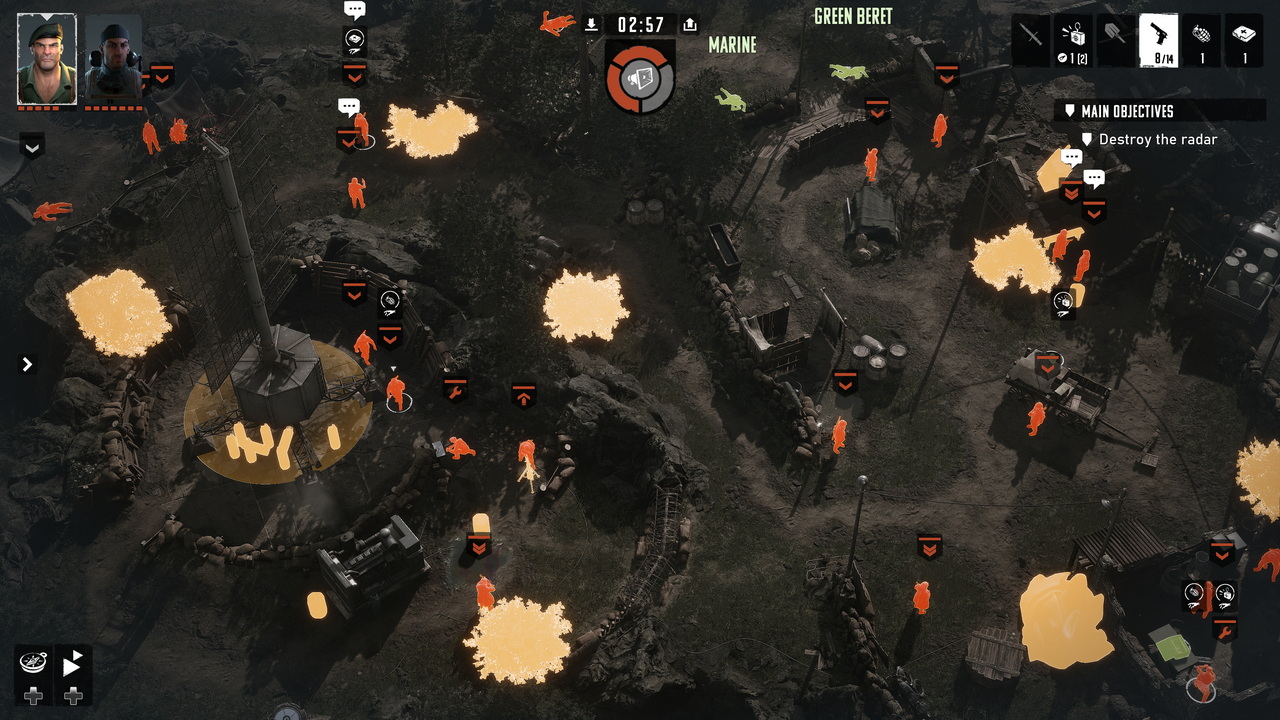Viewport: 1280px width, 720px height.
Task: Select the Green Beret character portrait
Action: coord(46,58)
